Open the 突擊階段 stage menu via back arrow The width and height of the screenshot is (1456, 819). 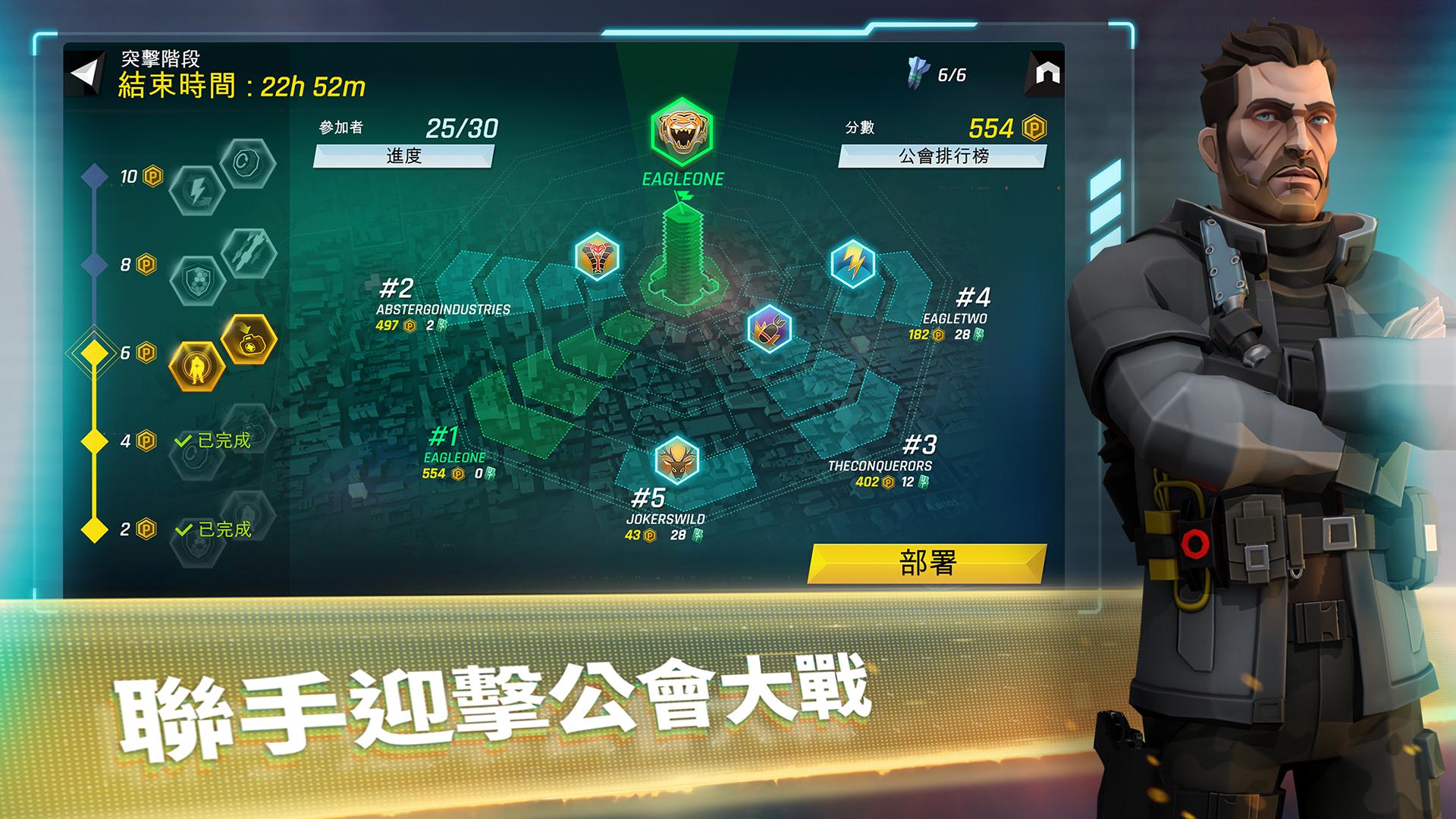pyautogui.click(x=83, y=71)
